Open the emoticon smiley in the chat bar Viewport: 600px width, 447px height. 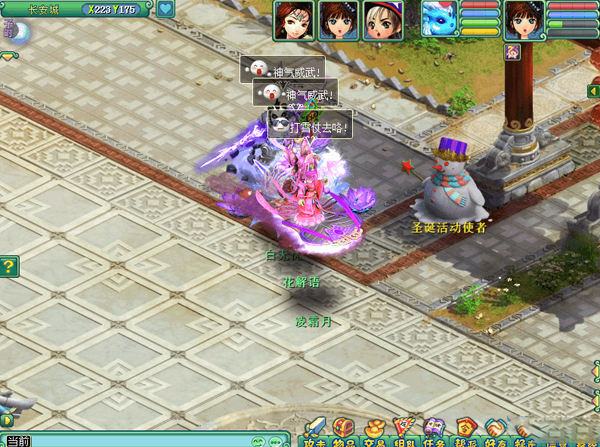click(258, 441)
